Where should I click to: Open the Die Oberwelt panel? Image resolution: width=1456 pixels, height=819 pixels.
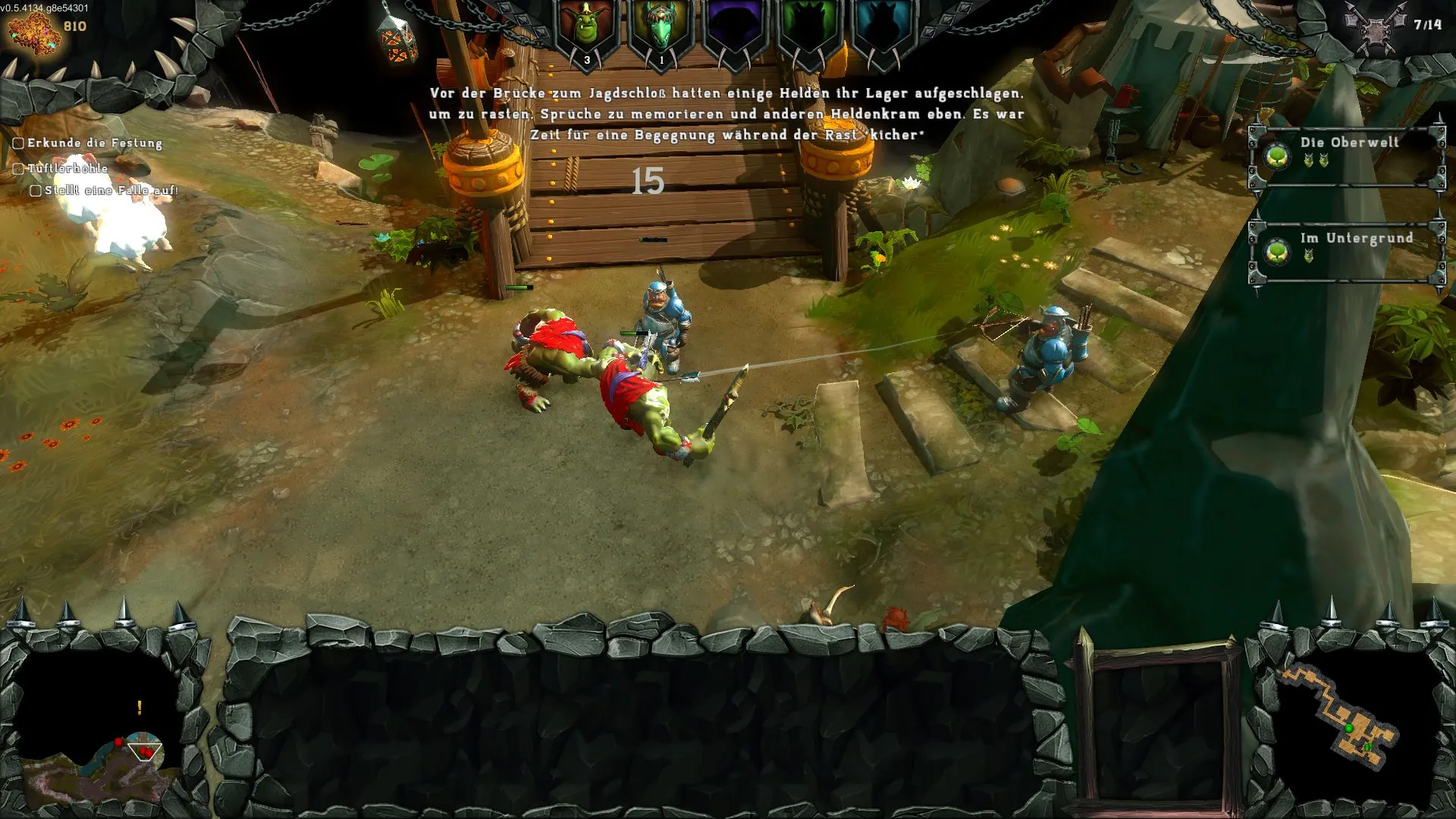1347,151
